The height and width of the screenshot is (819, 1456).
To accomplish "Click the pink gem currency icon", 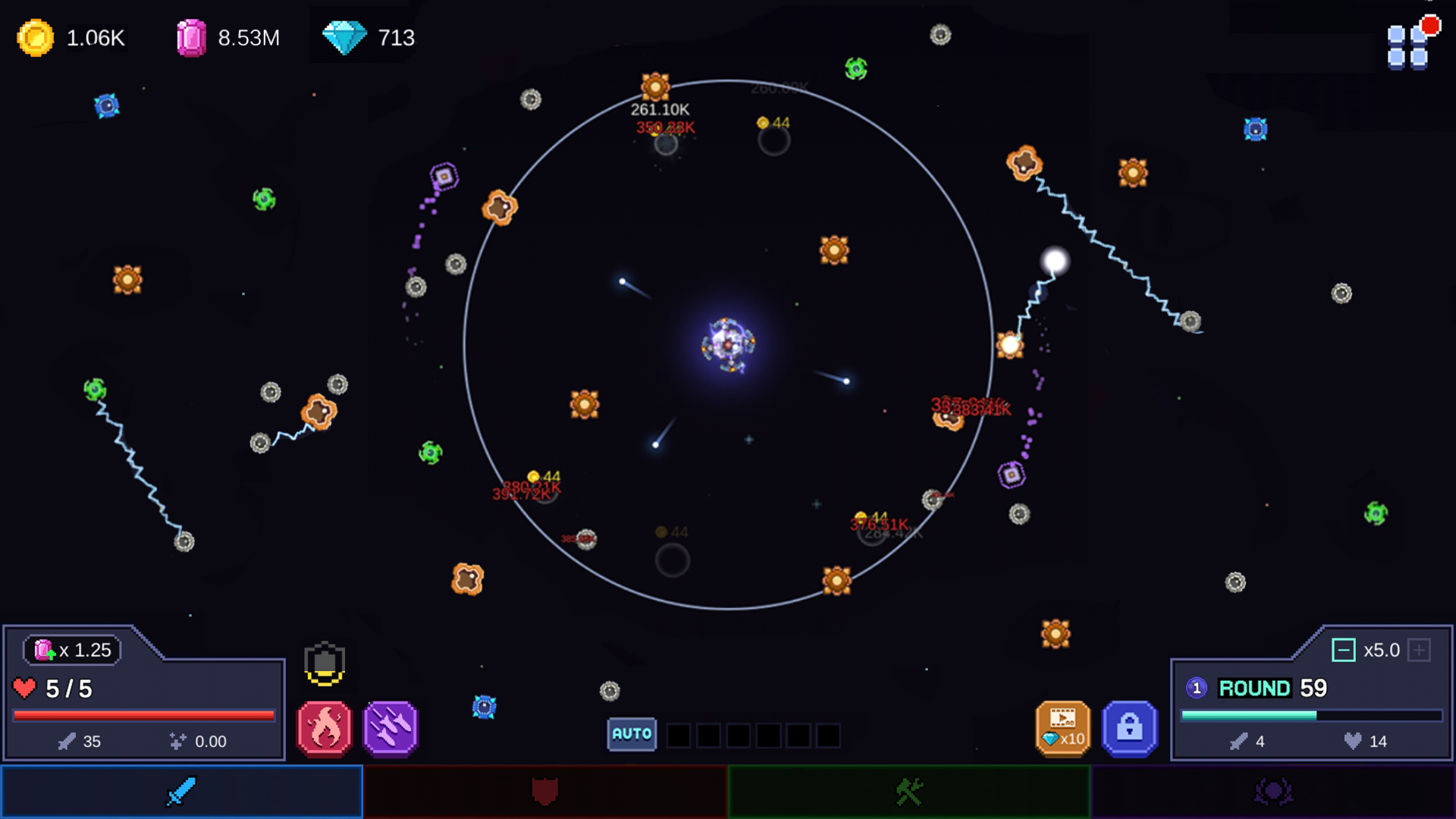I will tap(192, 36).
